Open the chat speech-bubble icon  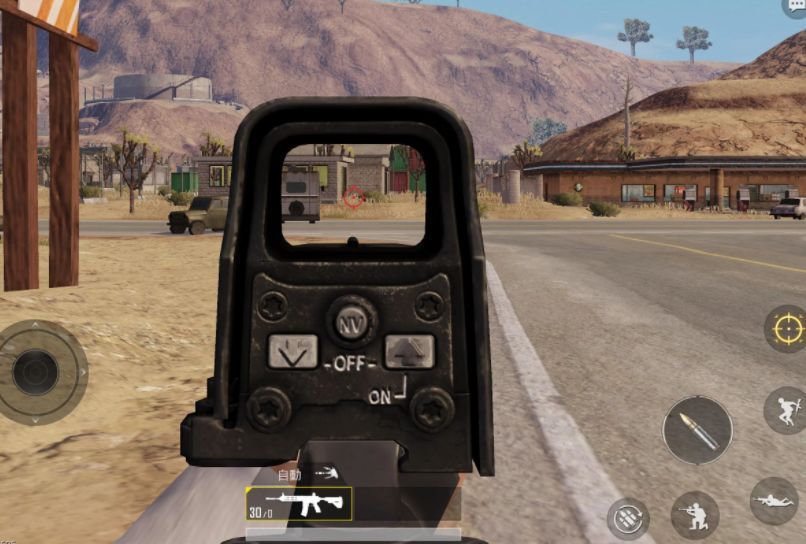[794, 6]
